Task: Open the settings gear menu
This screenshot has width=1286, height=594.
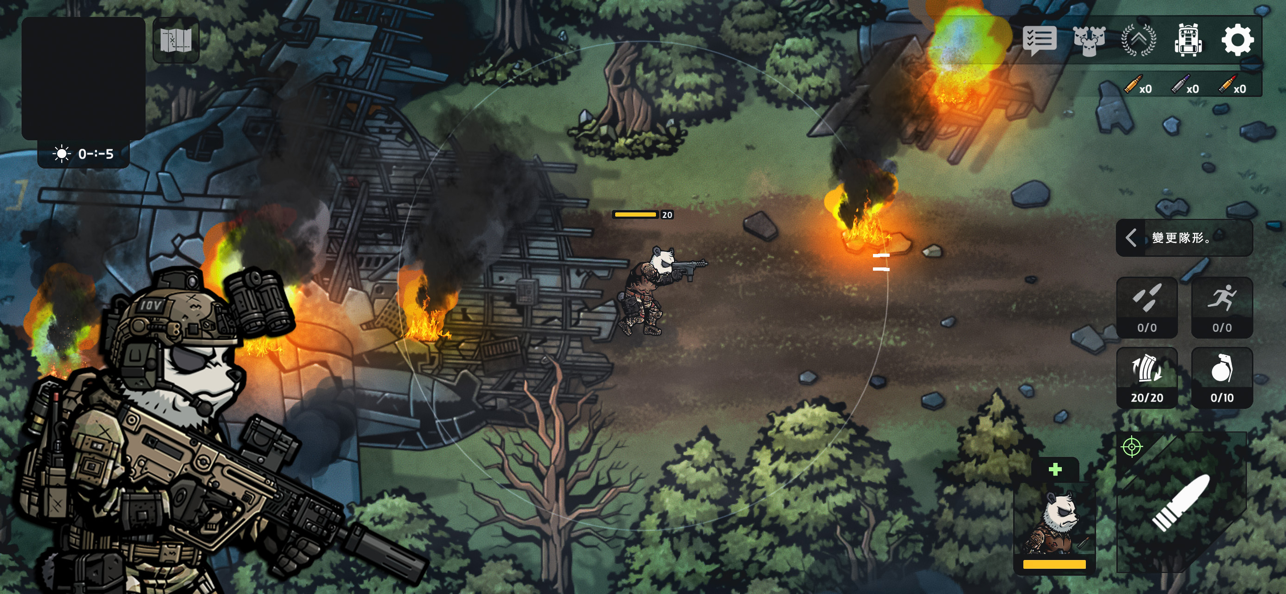Action: coord(1237,40)
